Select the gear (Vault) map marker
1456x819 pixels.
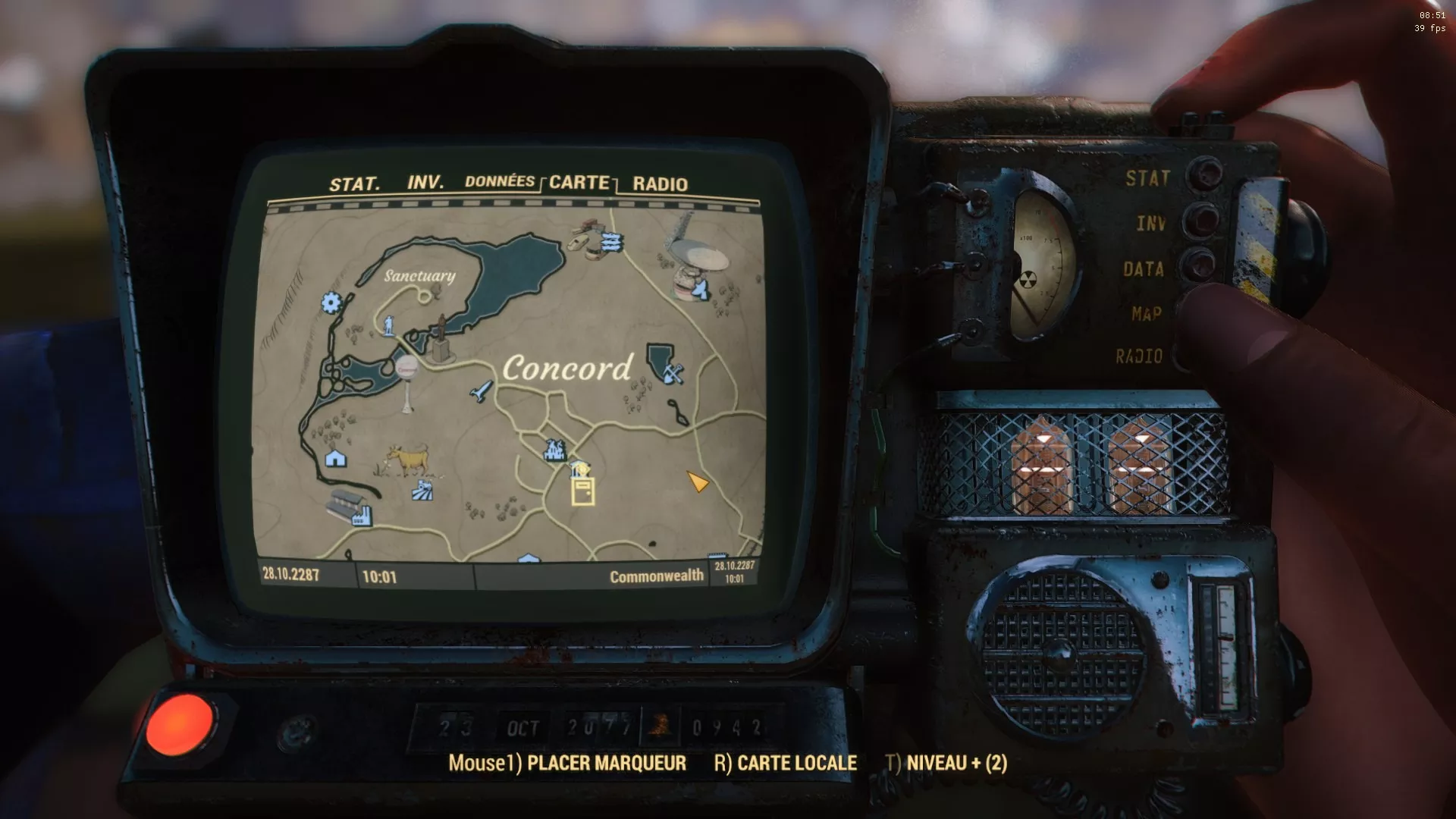(x=331, y=303)
